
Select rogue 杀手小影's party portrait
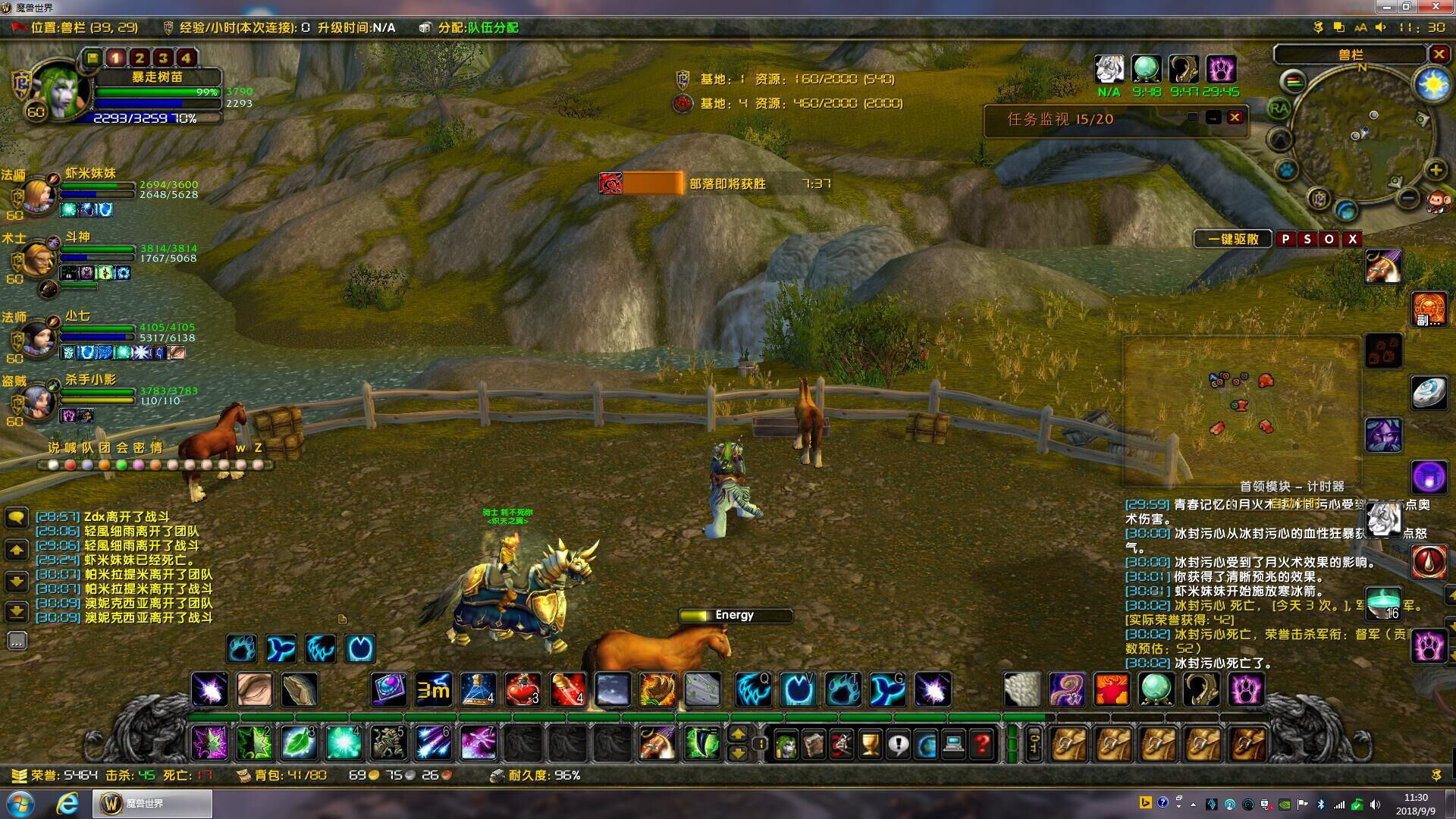point(35,399)
